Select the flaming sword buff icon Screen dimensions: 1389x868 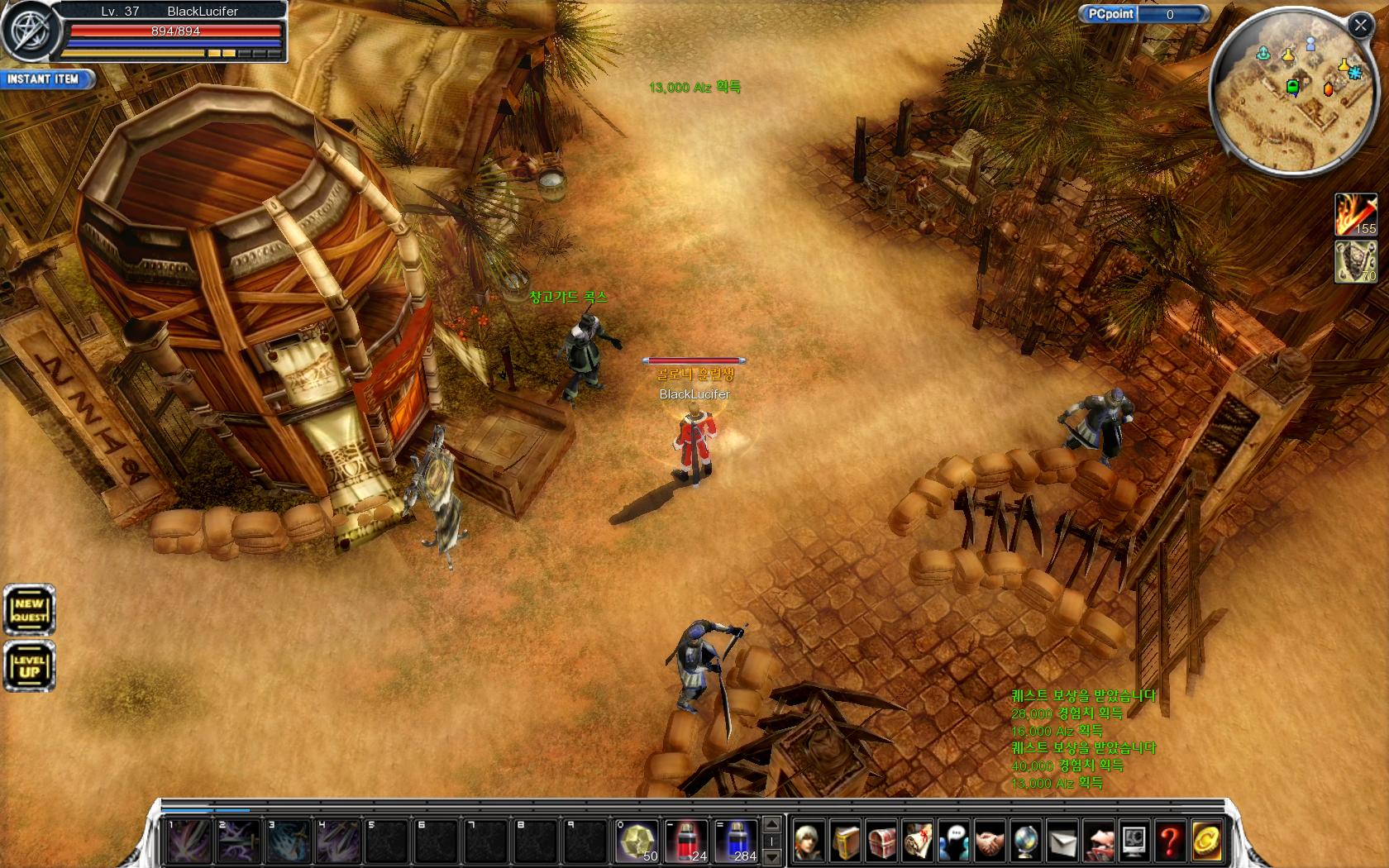coord(1355,215)
